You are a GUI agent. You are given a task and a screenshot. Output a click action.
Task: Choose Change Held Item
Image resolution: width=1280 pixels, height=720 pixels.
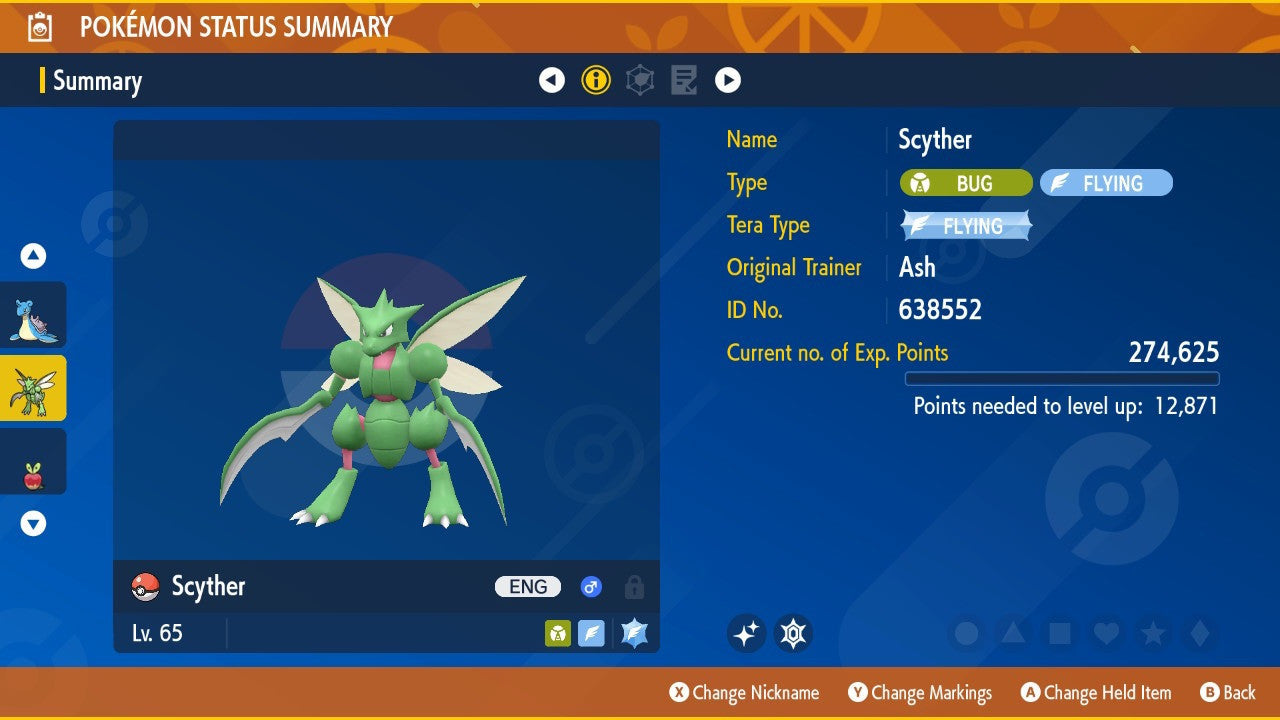(x=1096, y=692)
